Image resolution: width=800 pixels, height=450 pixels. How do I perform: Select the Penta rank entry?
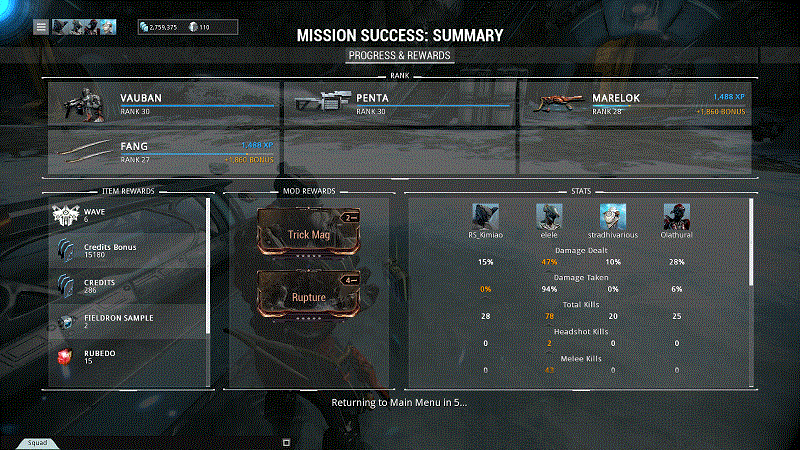click(x=400, y=102)
